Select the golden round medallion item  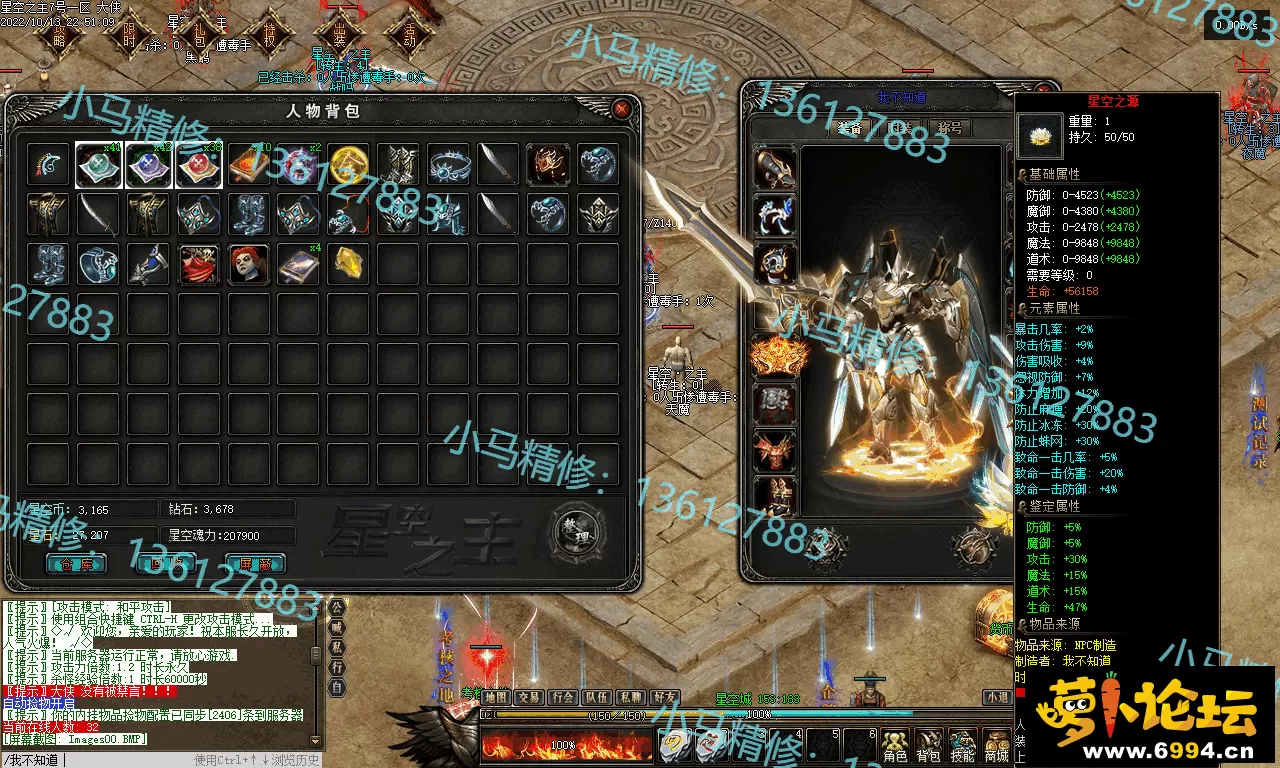[x=348, y=164]
